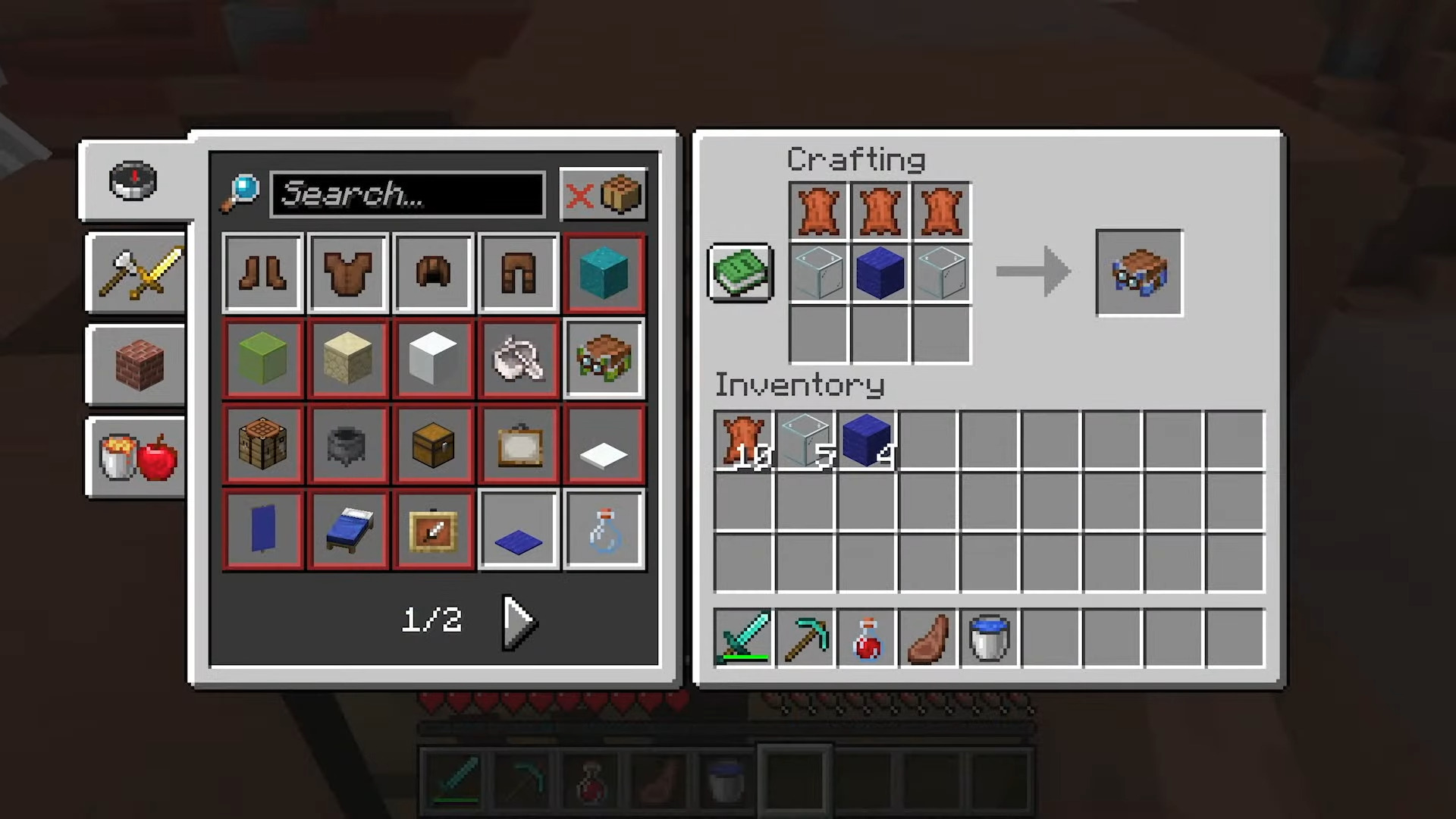Open the item frame recipe
This screenshot has width=1456, height=819.
[518, 444]
